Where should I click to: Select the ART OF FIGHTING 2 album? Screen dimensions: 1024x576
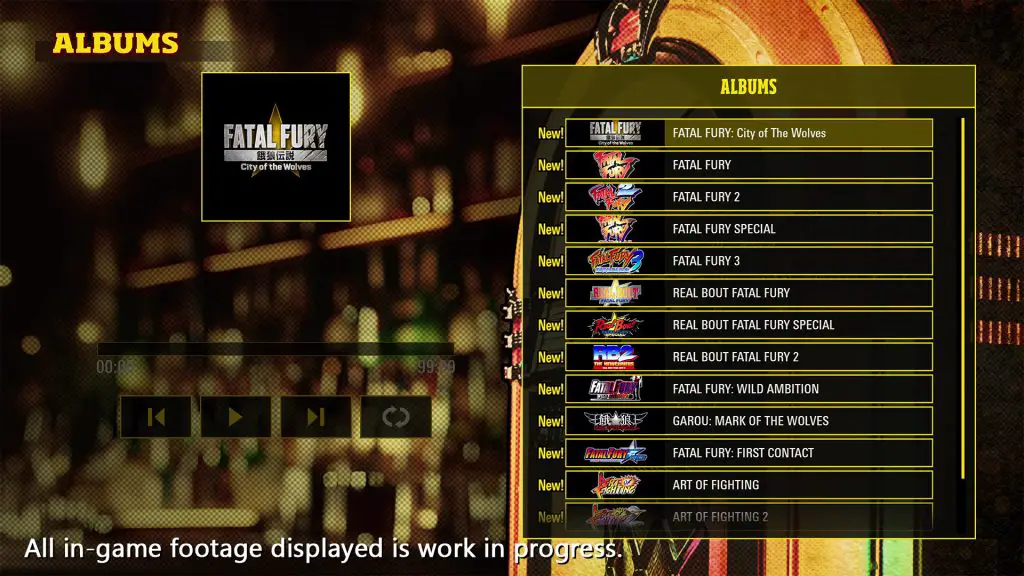point(748,516)
